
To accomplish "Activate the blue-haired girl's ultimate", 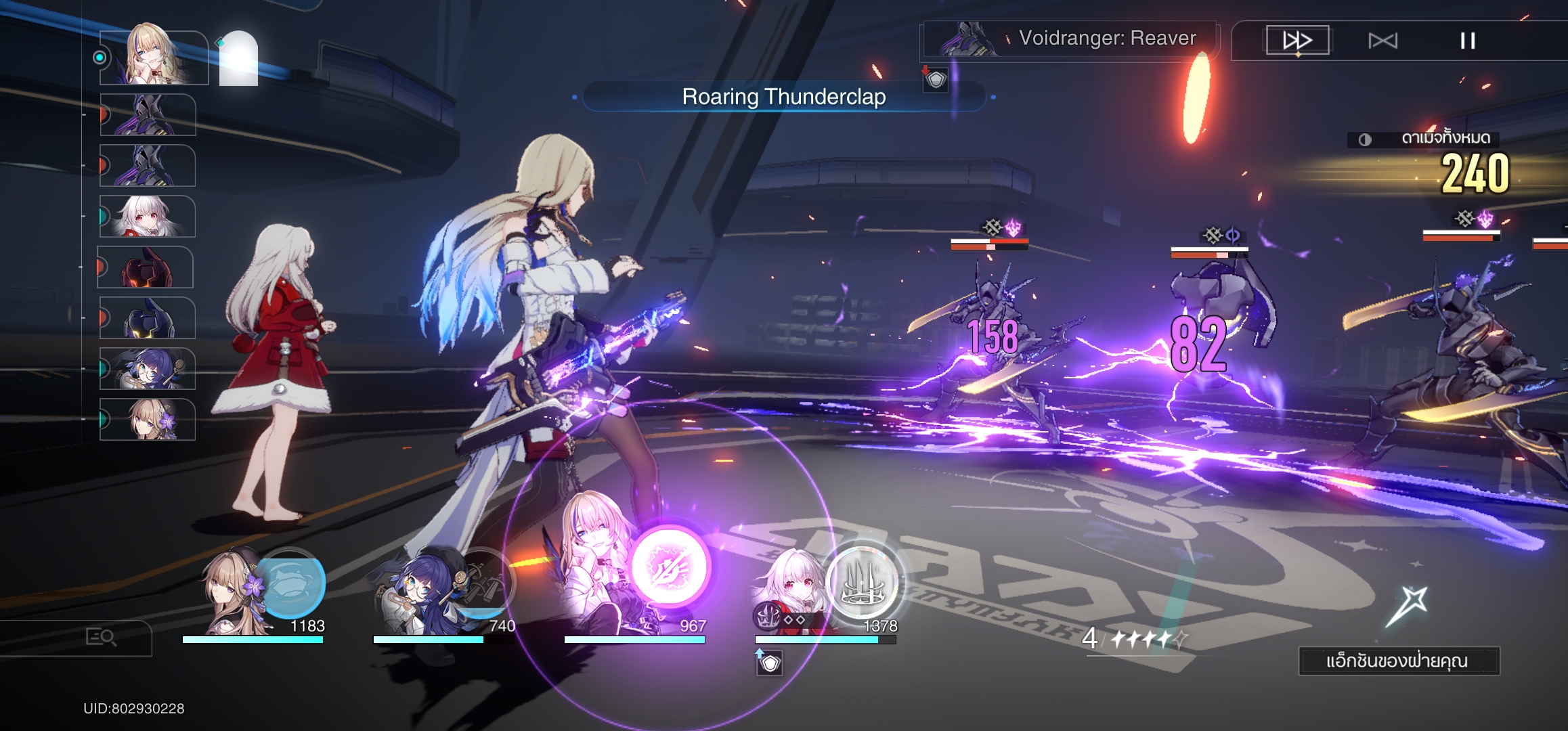I will pyautogui.click(x=482, y=583).
